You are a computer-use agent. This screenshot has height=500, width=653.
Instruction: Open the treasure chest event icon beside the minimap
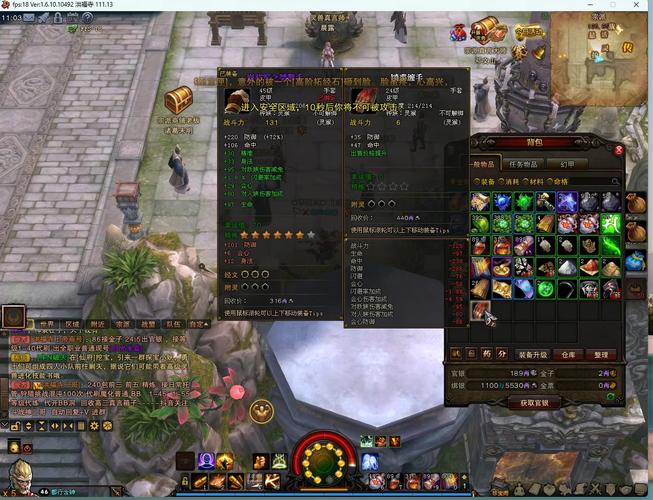(x=484, y=30)
